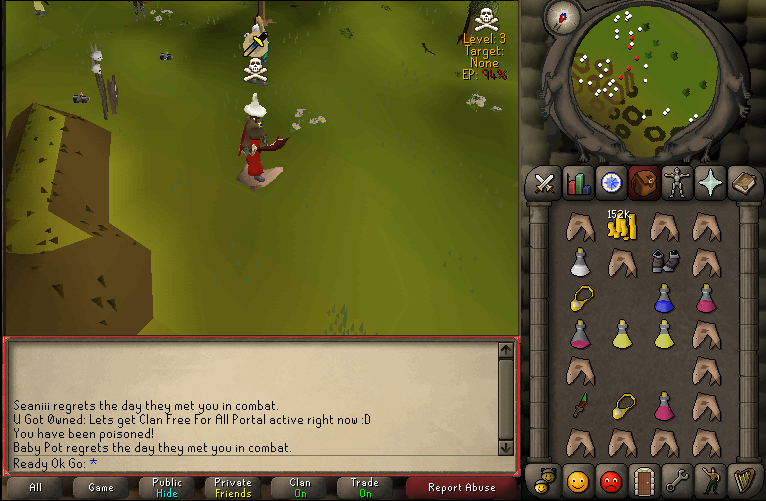Screen dimensions: 766x501
Task: Select the 152k coins stack
Action: [621, 227]
